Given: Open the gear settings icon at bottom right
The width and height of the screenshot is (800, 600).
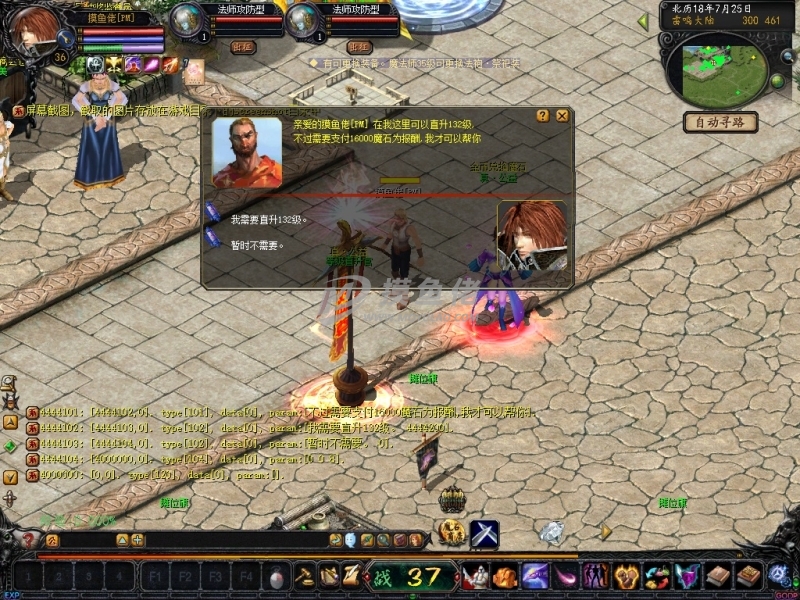Looking at the screenshot, I should click(778, 576).
